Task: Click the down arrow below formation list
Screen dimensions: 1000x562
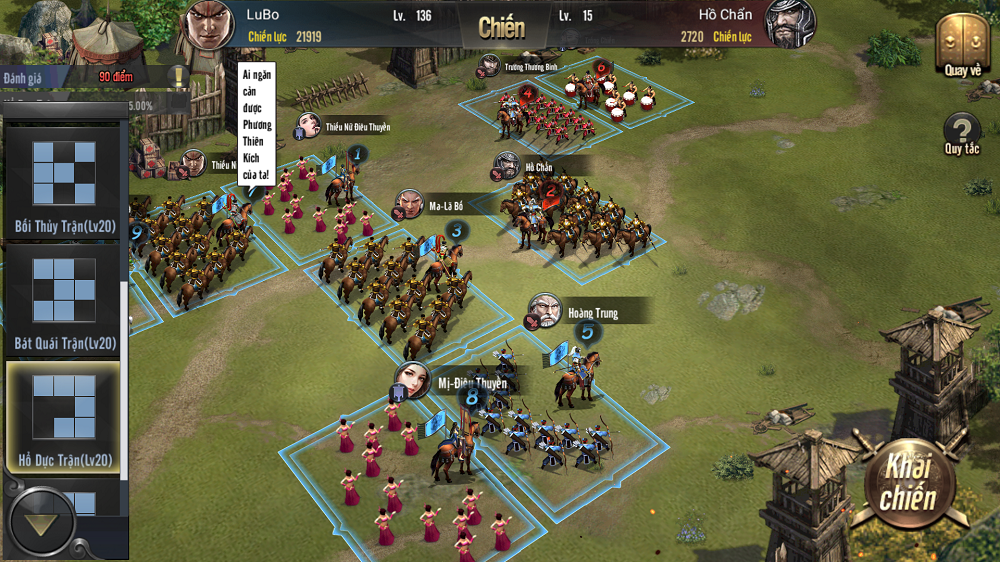Action: coord(41,522)
